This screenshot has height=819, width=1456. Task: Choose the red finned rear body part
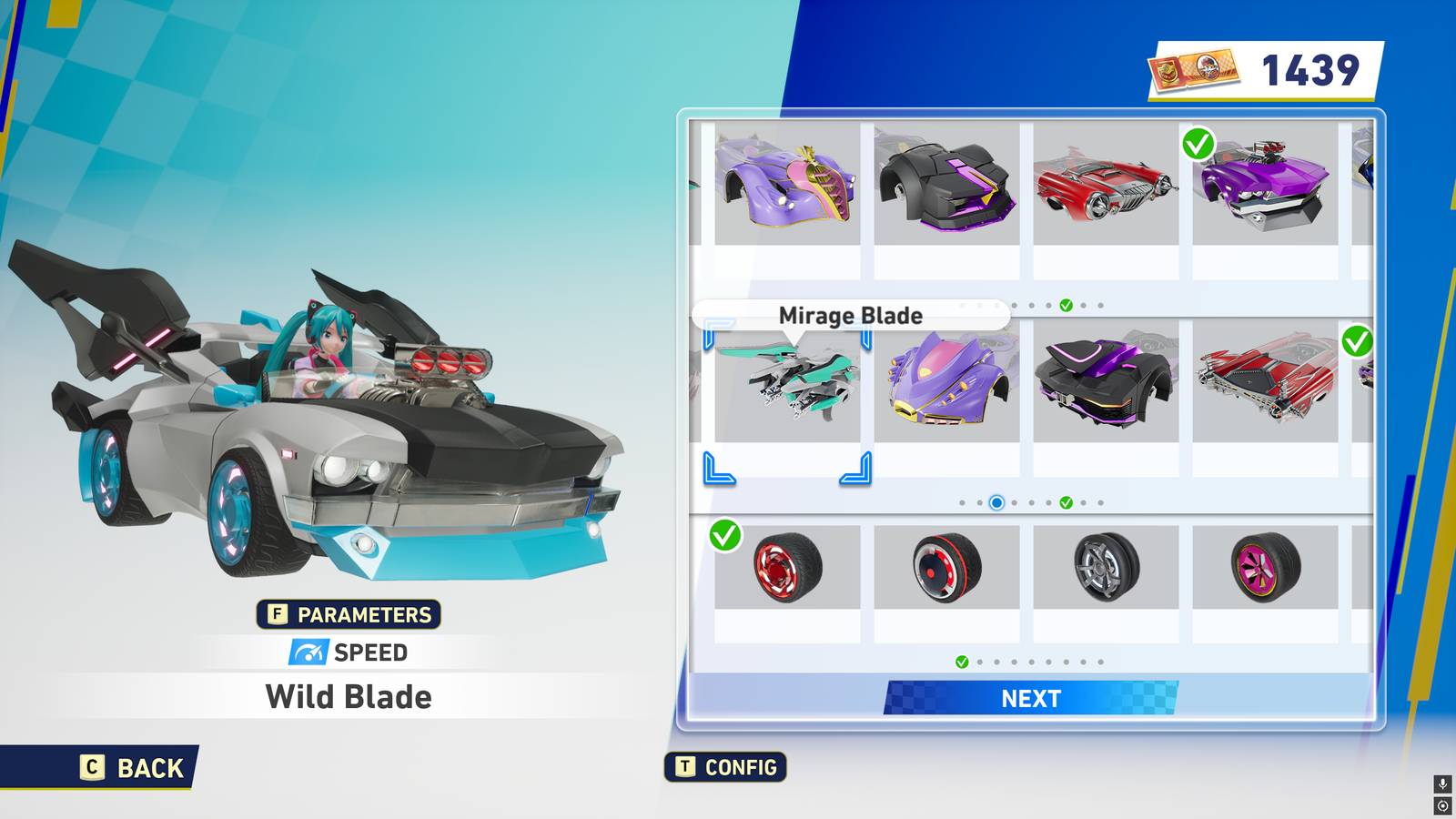[x=1265, y=382]
